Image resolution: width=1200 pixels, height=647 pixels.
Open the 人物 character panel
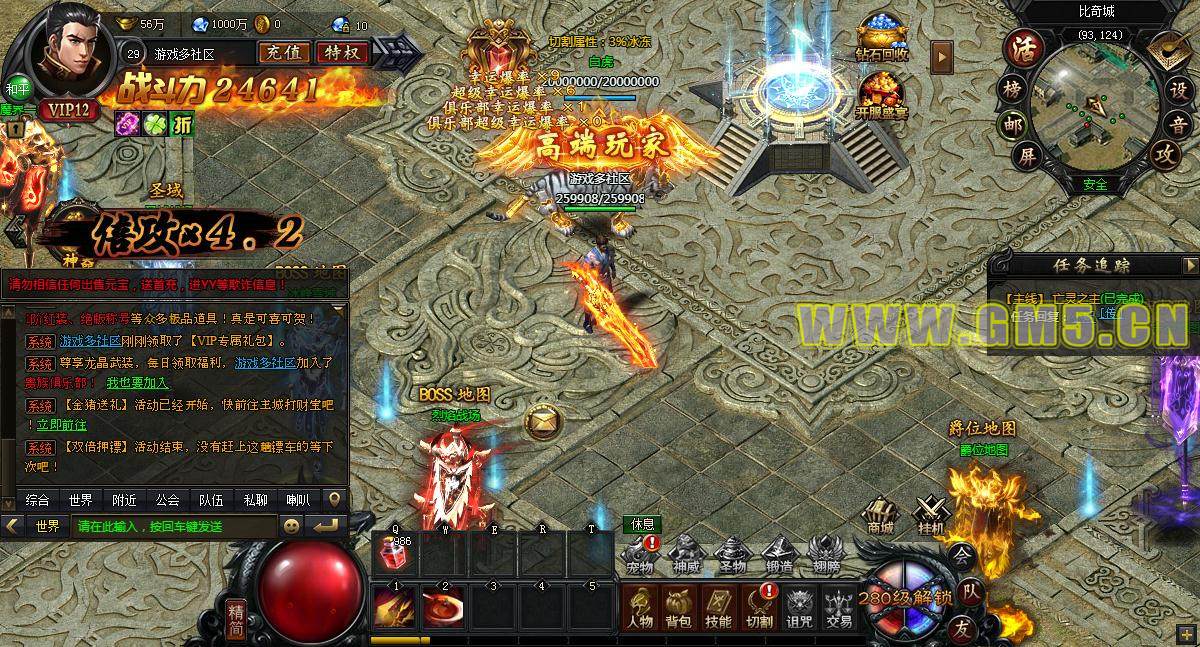pos(640,607)
